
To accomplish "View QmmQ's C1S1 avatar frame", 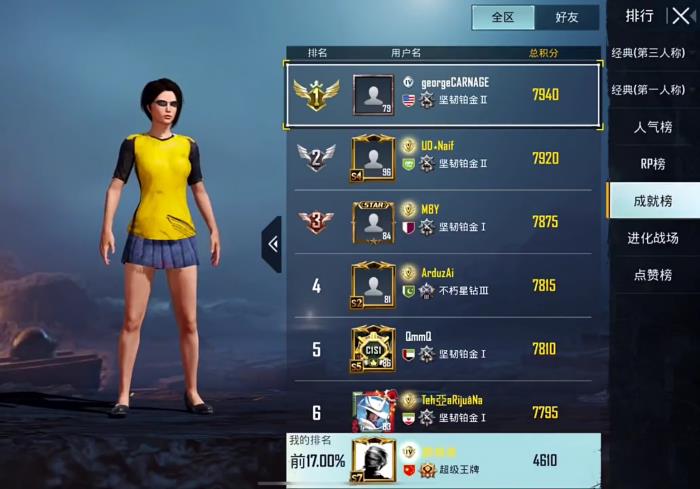I will [373, 349].
